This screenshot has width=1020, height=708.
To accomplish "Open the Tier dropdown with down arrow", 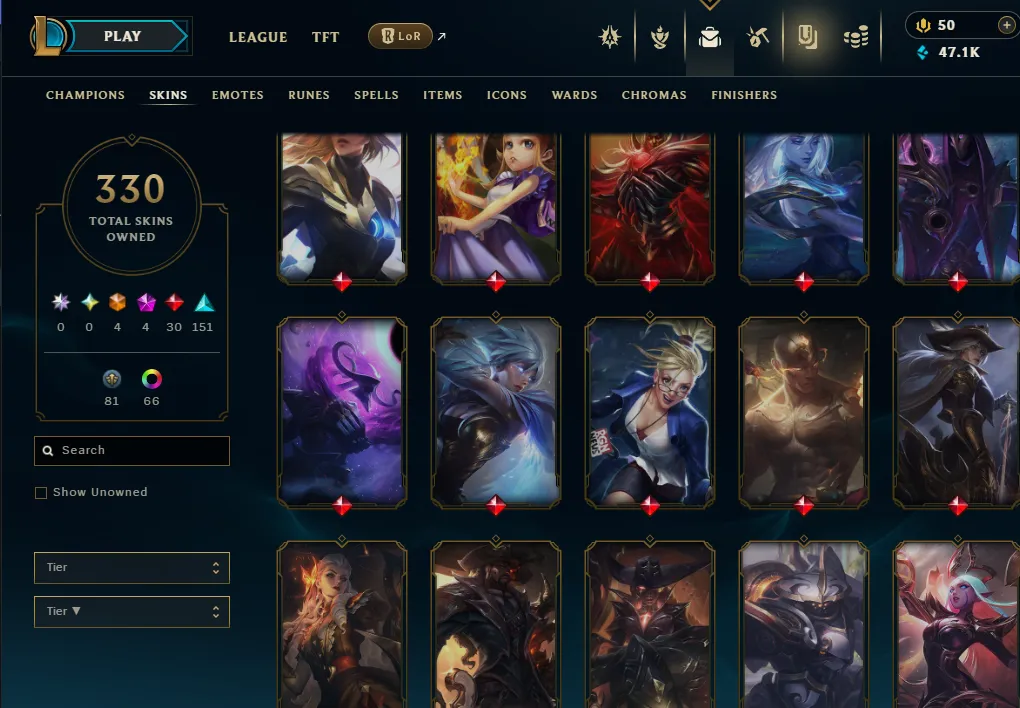I will [x=132, y=612].
